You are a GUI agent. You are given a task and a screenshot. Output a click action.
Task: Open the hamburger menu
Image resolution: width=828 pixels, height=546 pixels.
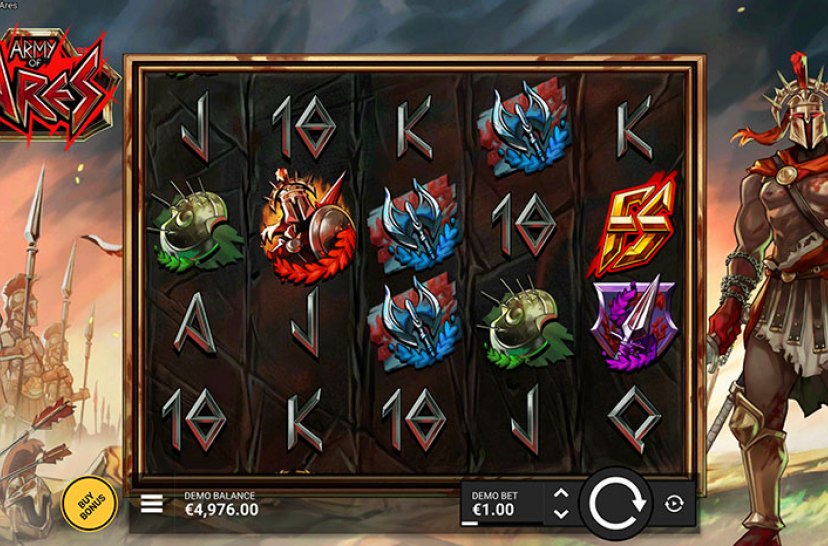151,504
